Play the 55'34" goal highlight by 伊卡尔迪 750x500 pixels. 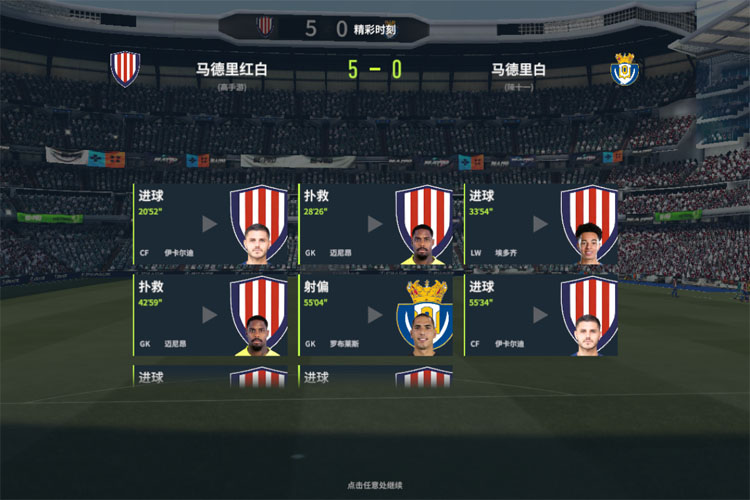click(x=540, y=314)
